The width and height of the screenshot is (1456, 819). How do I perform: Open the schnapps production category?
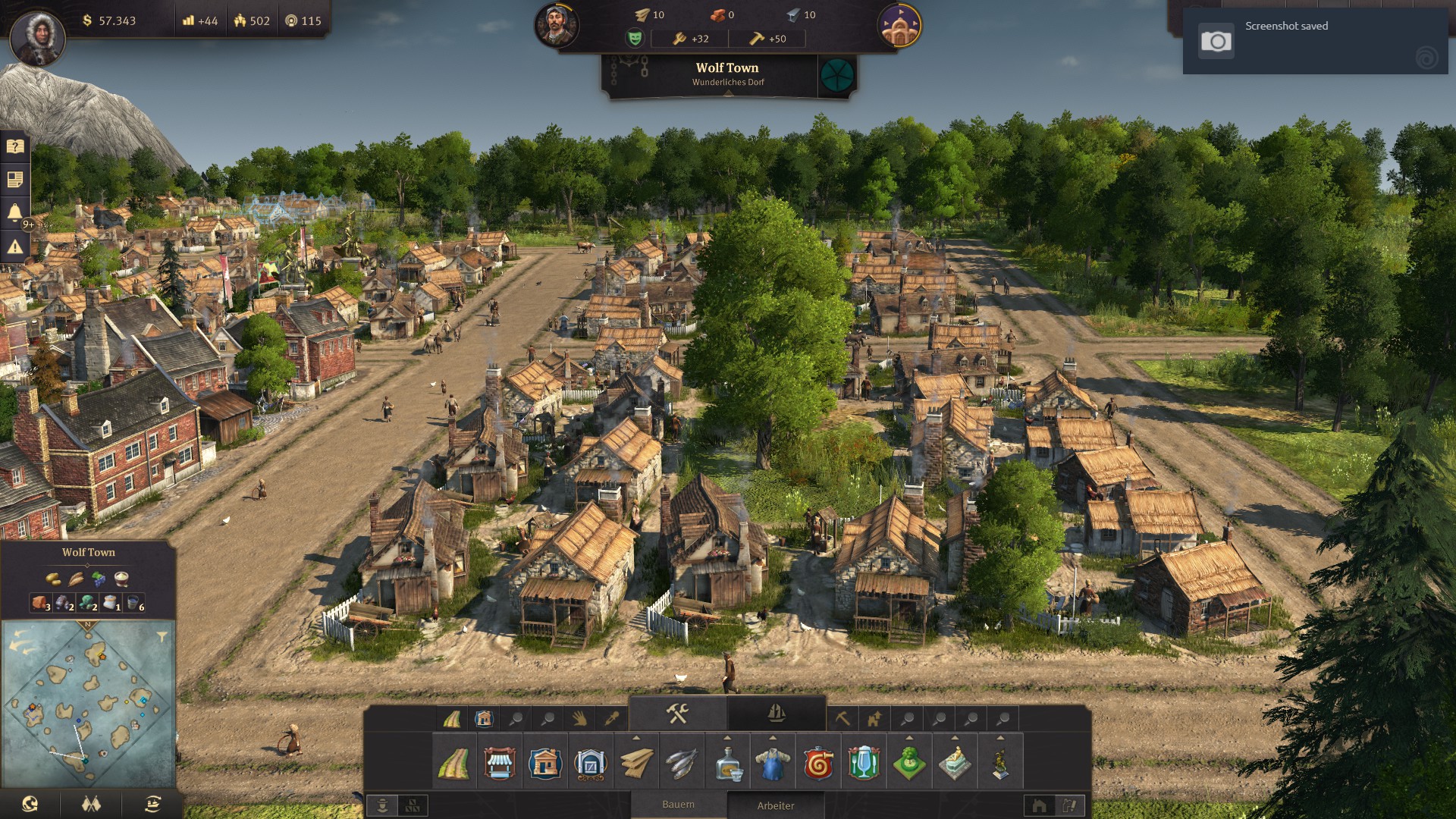727,763
